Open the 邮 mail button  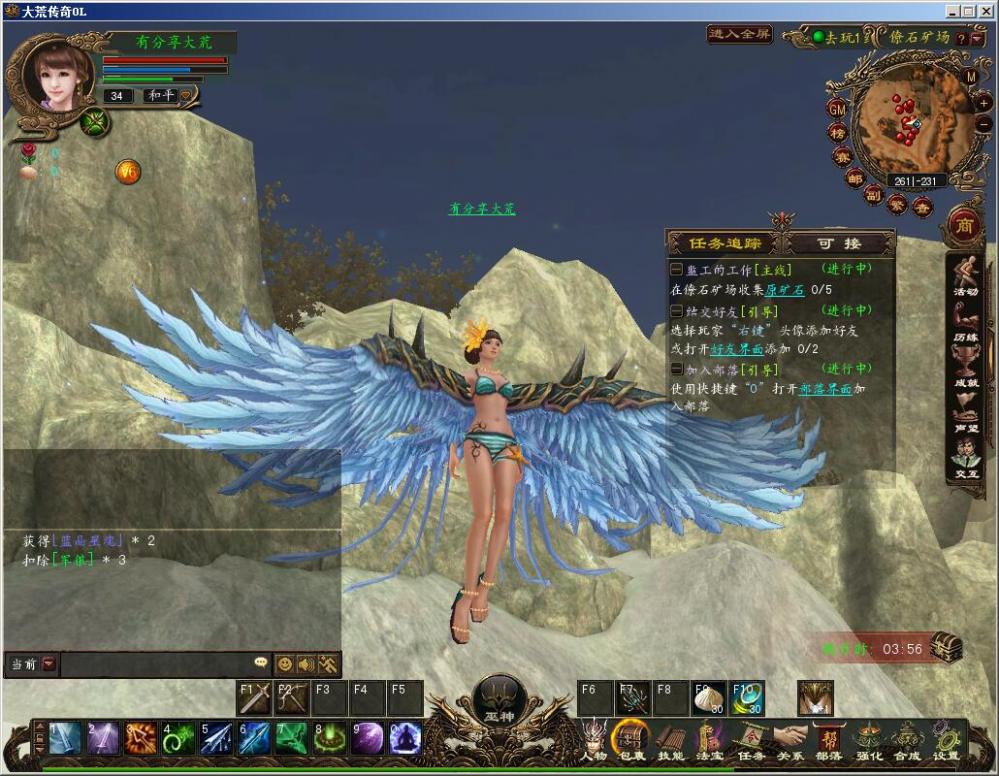855,178
